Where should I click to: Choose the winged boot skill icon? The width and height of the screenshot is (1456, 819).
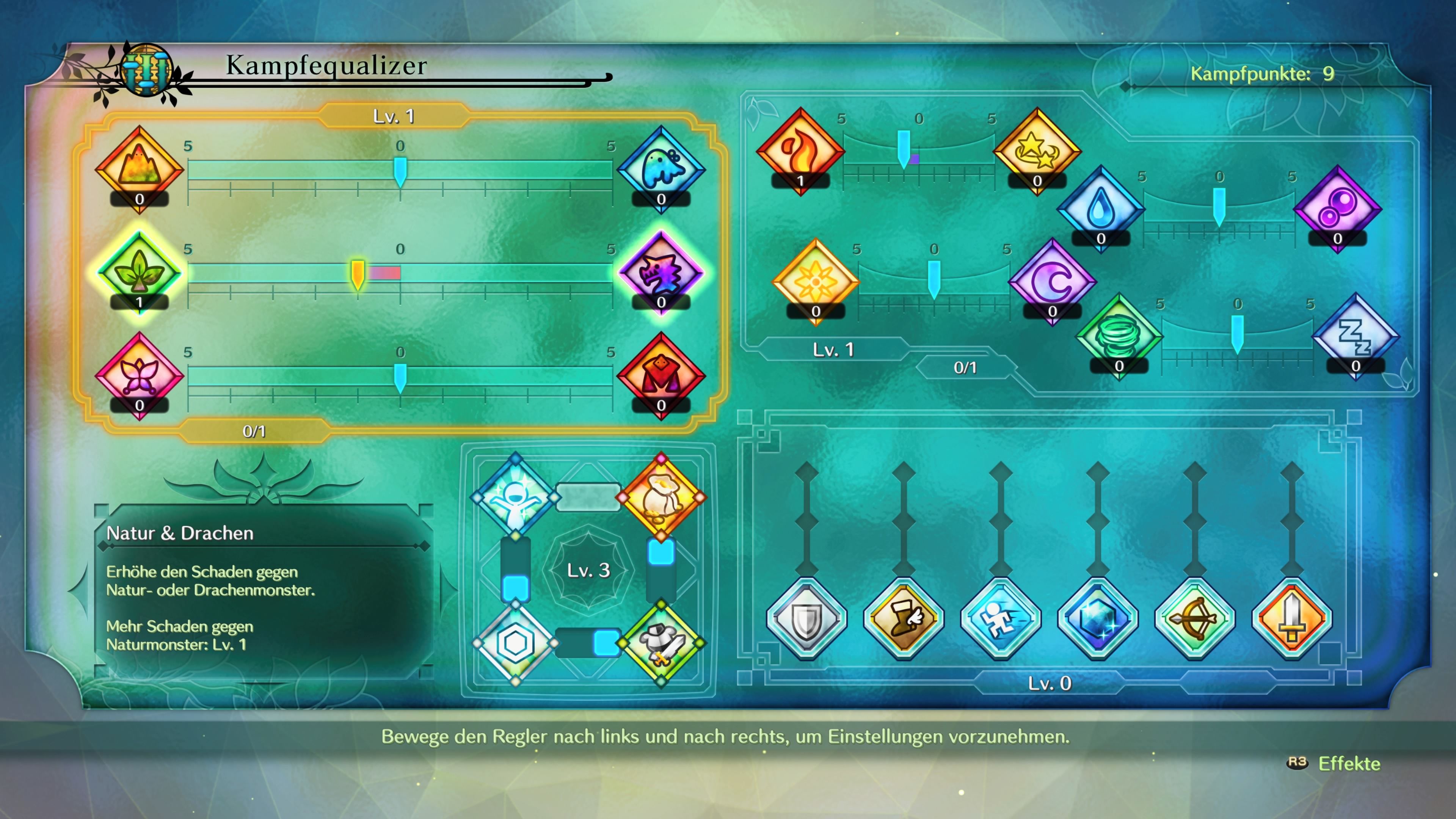904,618
